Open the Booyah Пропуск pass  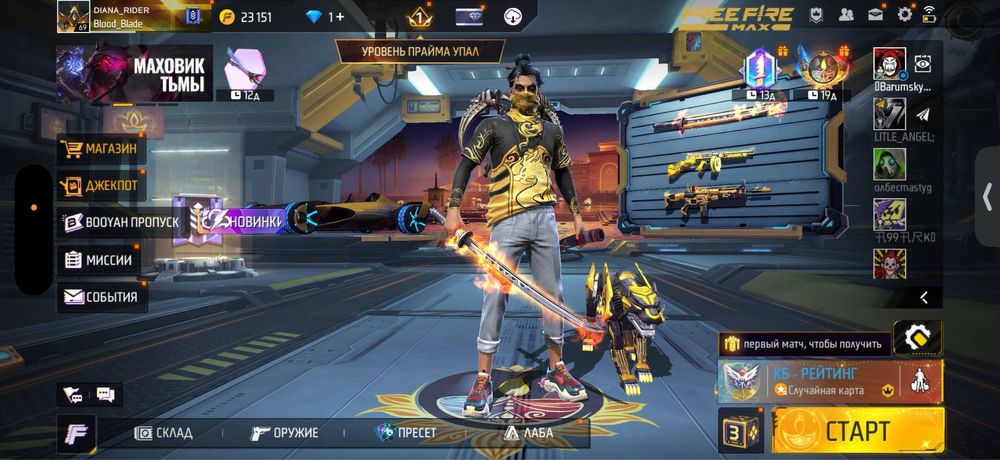point(120,222)
